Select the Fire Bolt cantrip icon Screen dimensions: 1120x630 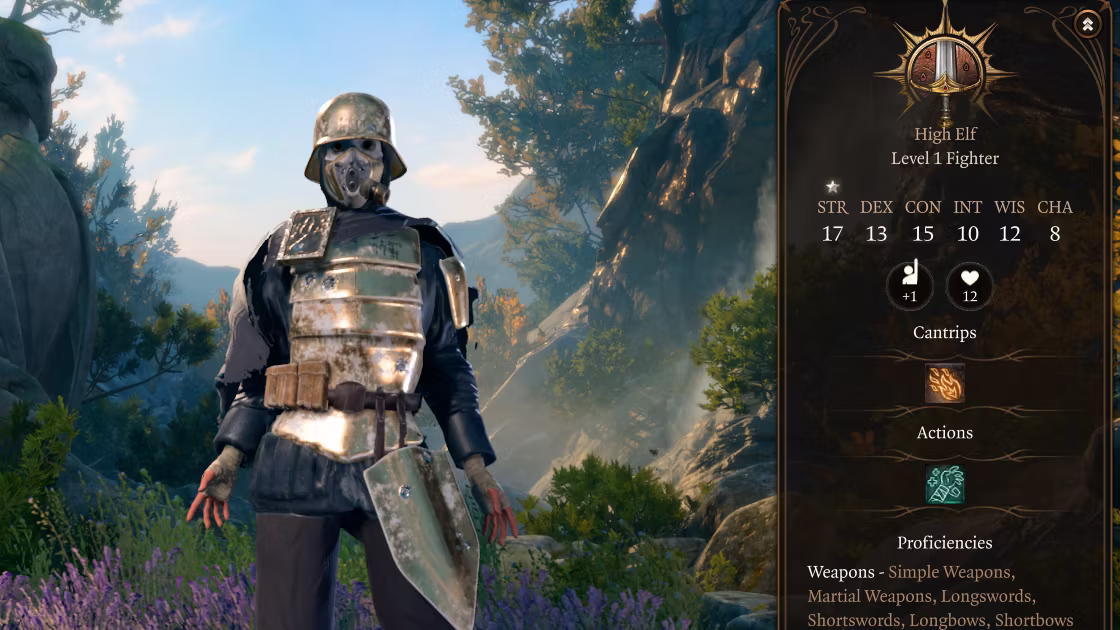tap(944, 383)
